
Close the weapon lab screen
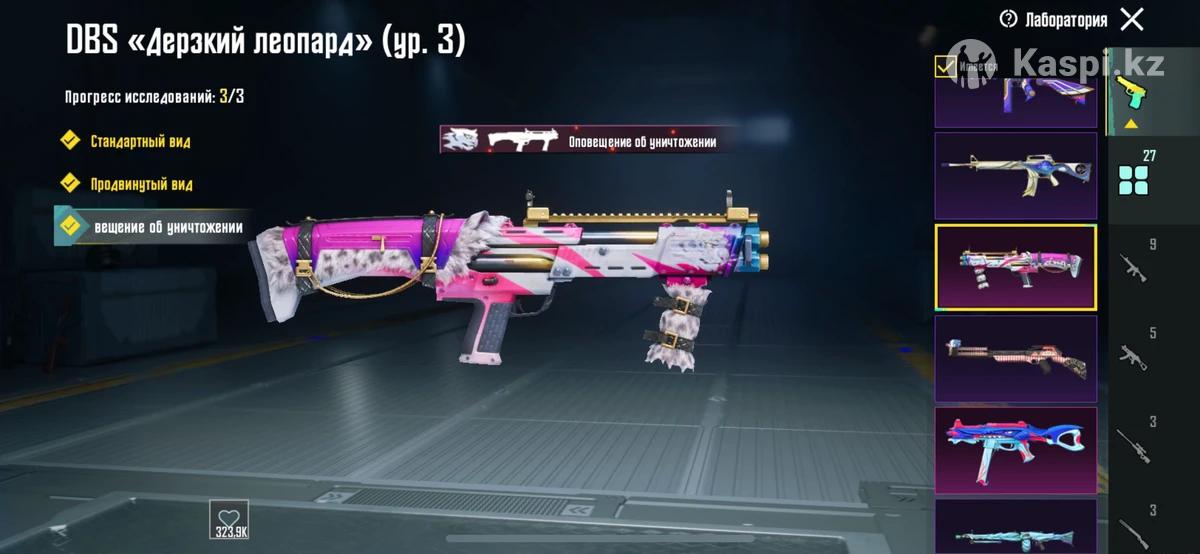click(1132, 19)
